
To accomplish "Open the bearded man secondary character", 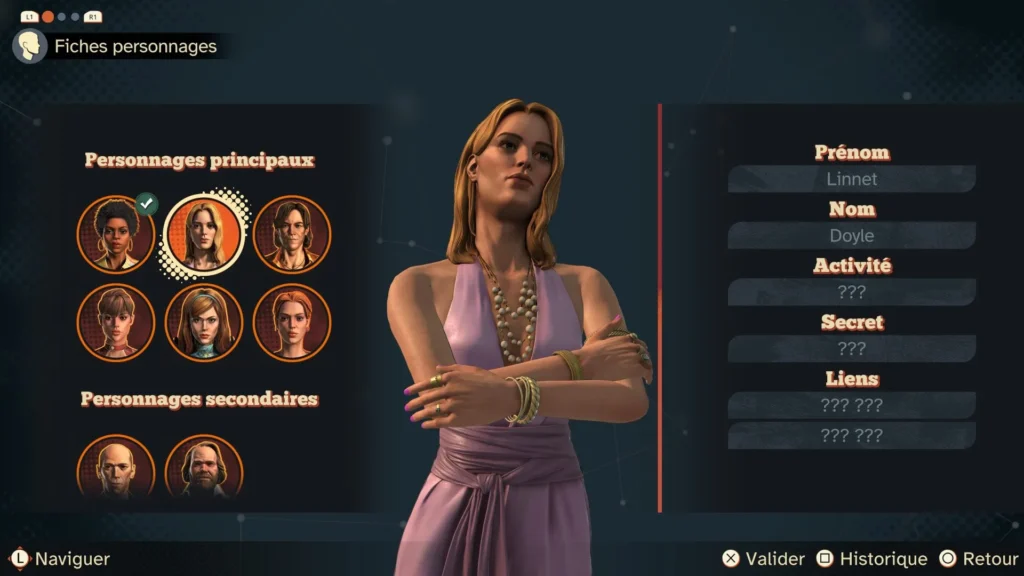I will pyautogui.click(x=203, y=468).
